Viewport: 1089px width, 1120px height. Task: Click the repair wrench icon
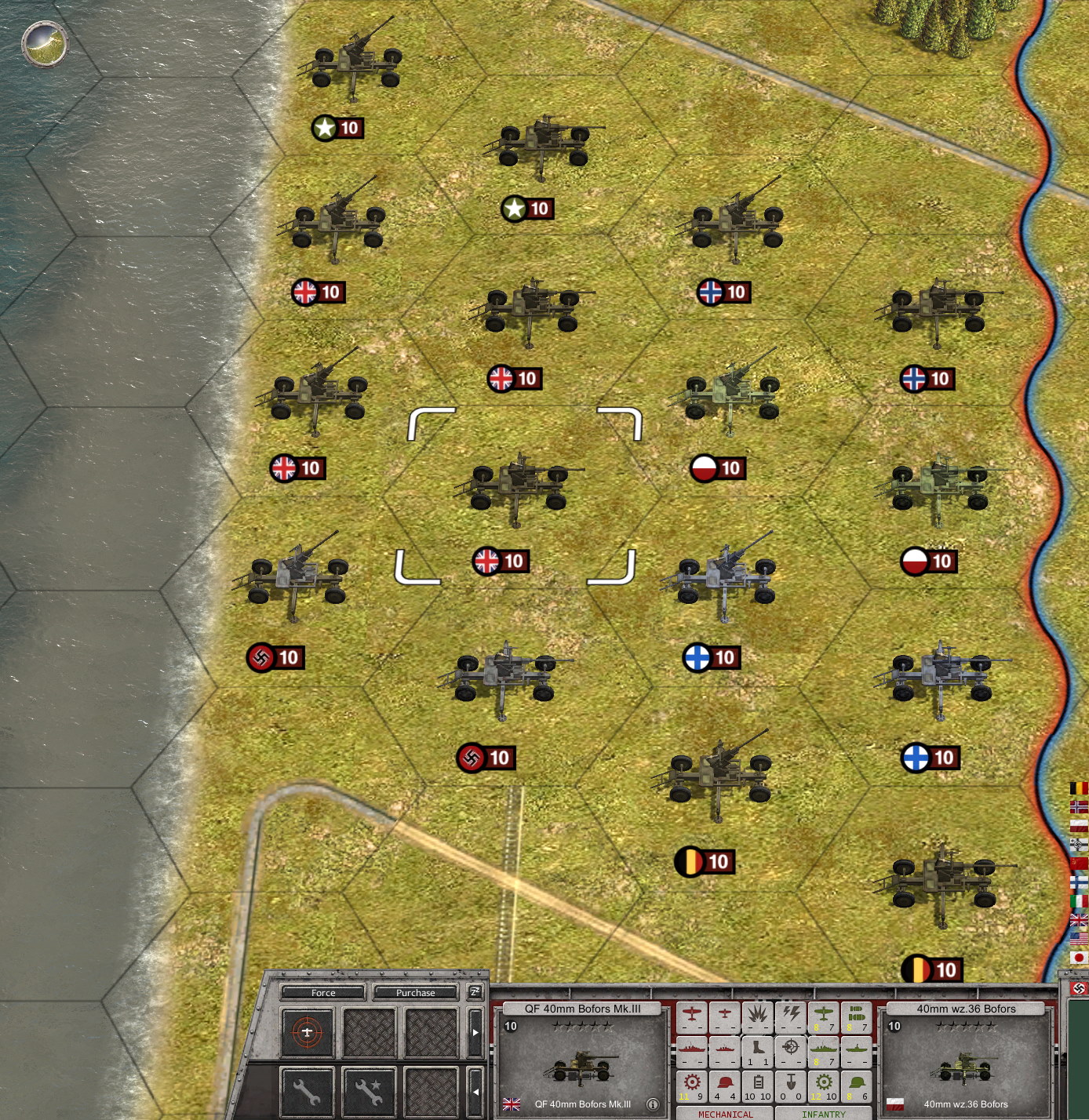308,1091
